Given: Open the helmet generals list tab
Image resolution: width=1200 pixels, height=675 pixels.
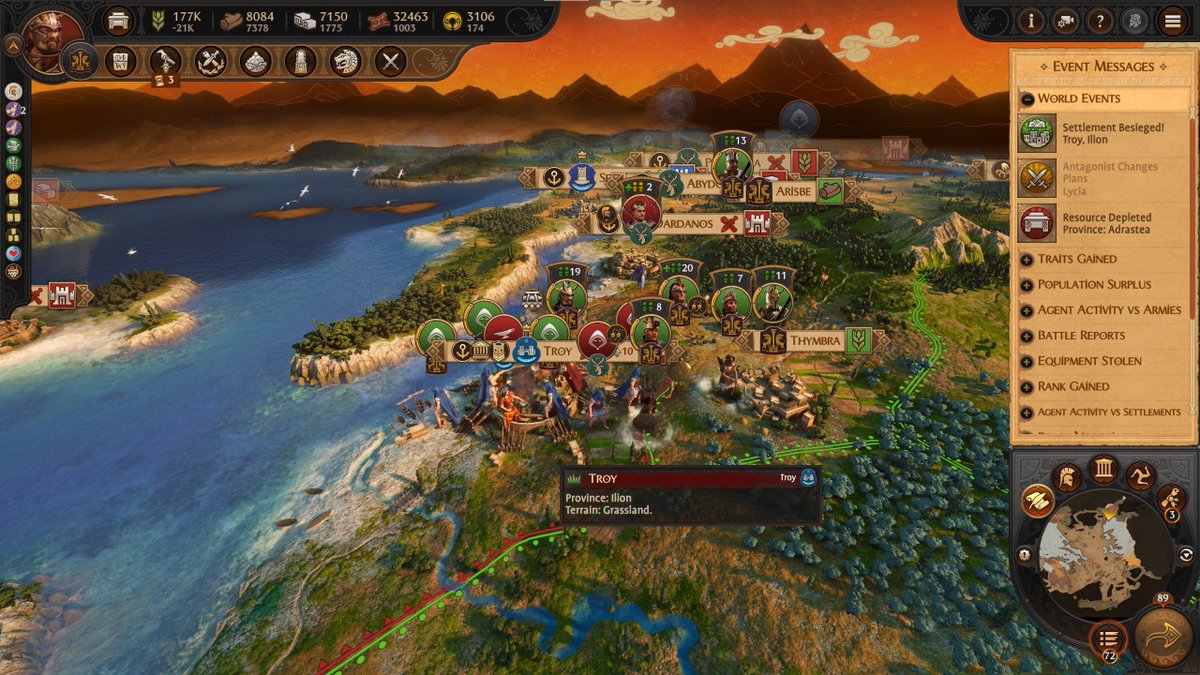Looking at the screenshot, I should [1066, 476].
